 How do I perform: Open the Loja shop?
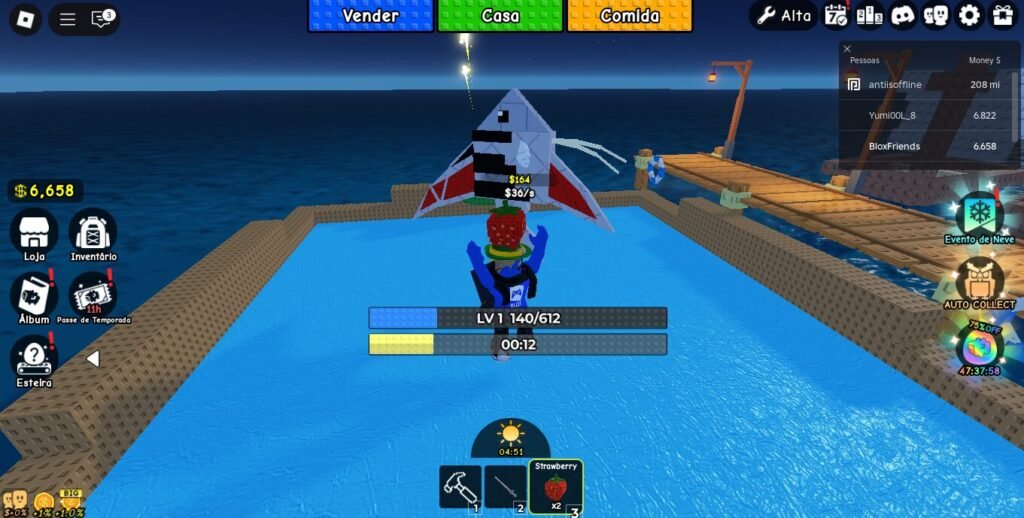coord(34,232)
